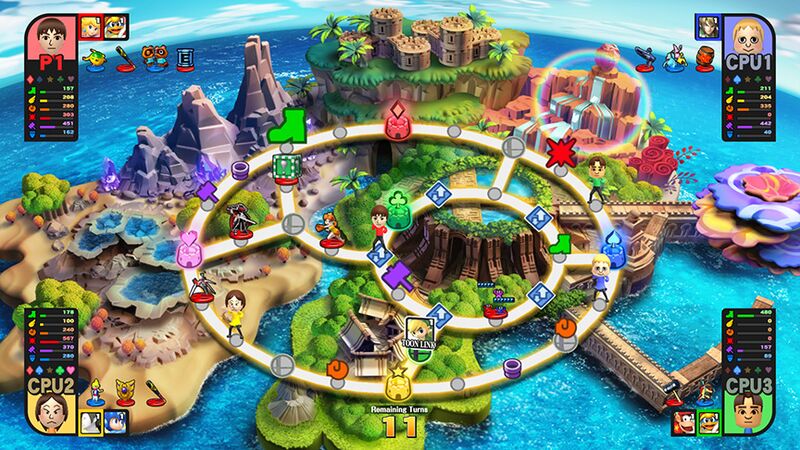Select P1's Tom Nook trophy item
This screenshot has width=800, height=450.
tap(158, 59)
